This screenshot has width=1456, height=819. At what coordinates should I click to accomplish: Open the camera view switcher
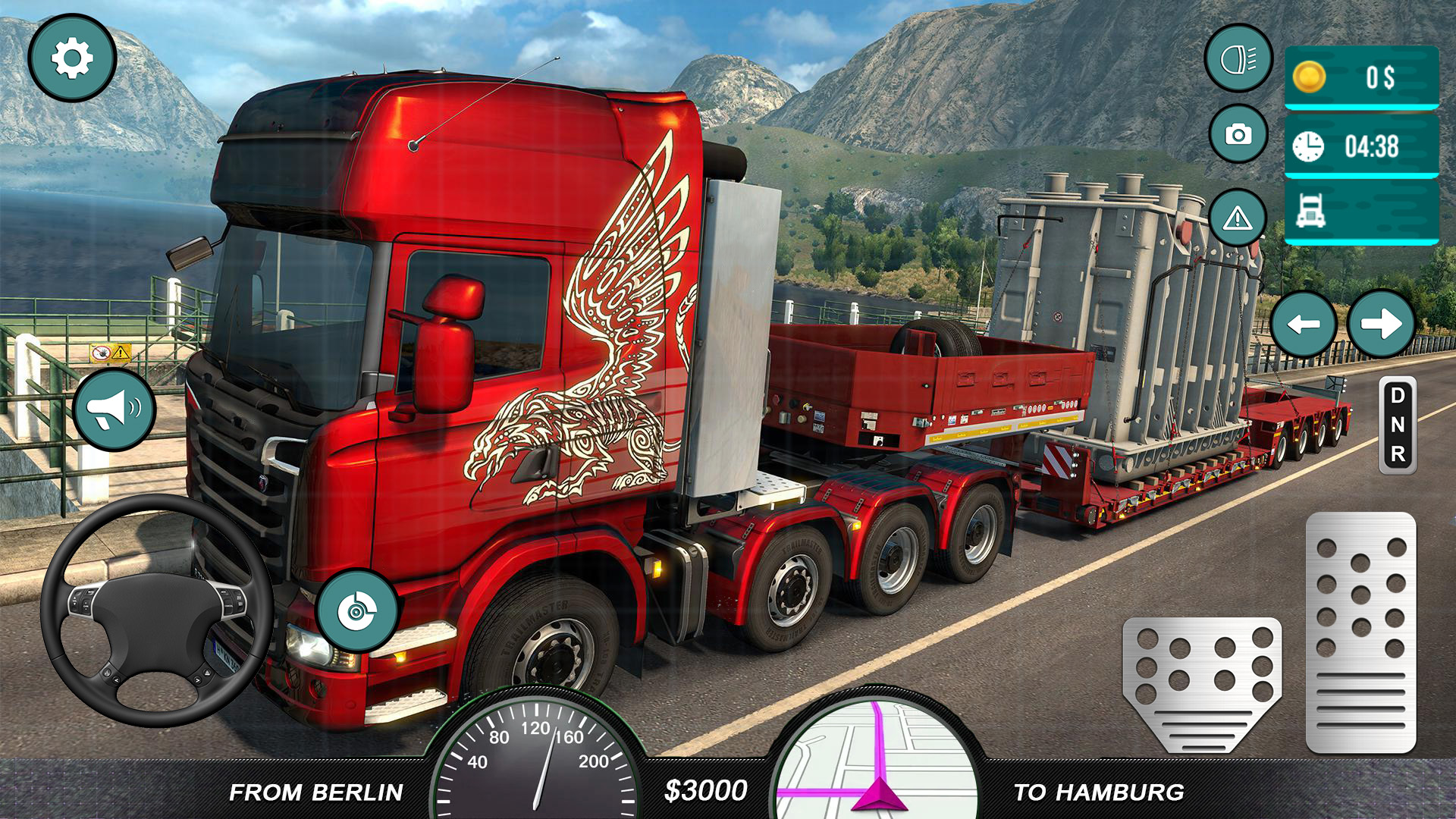click(1238, 133)
